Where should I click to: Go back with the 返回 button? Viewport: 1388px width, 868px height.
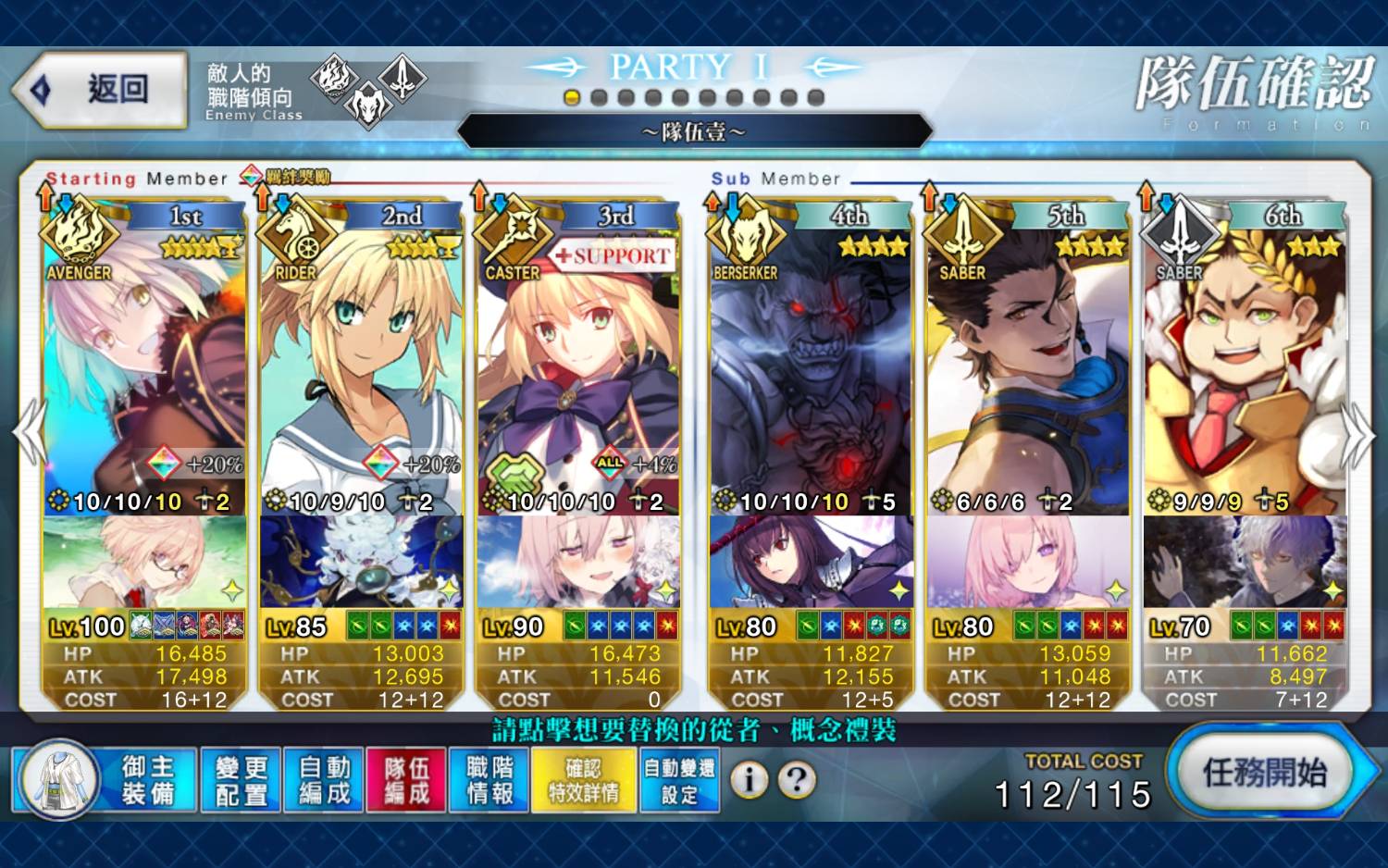pyautogui.click(x=100, y=90)
